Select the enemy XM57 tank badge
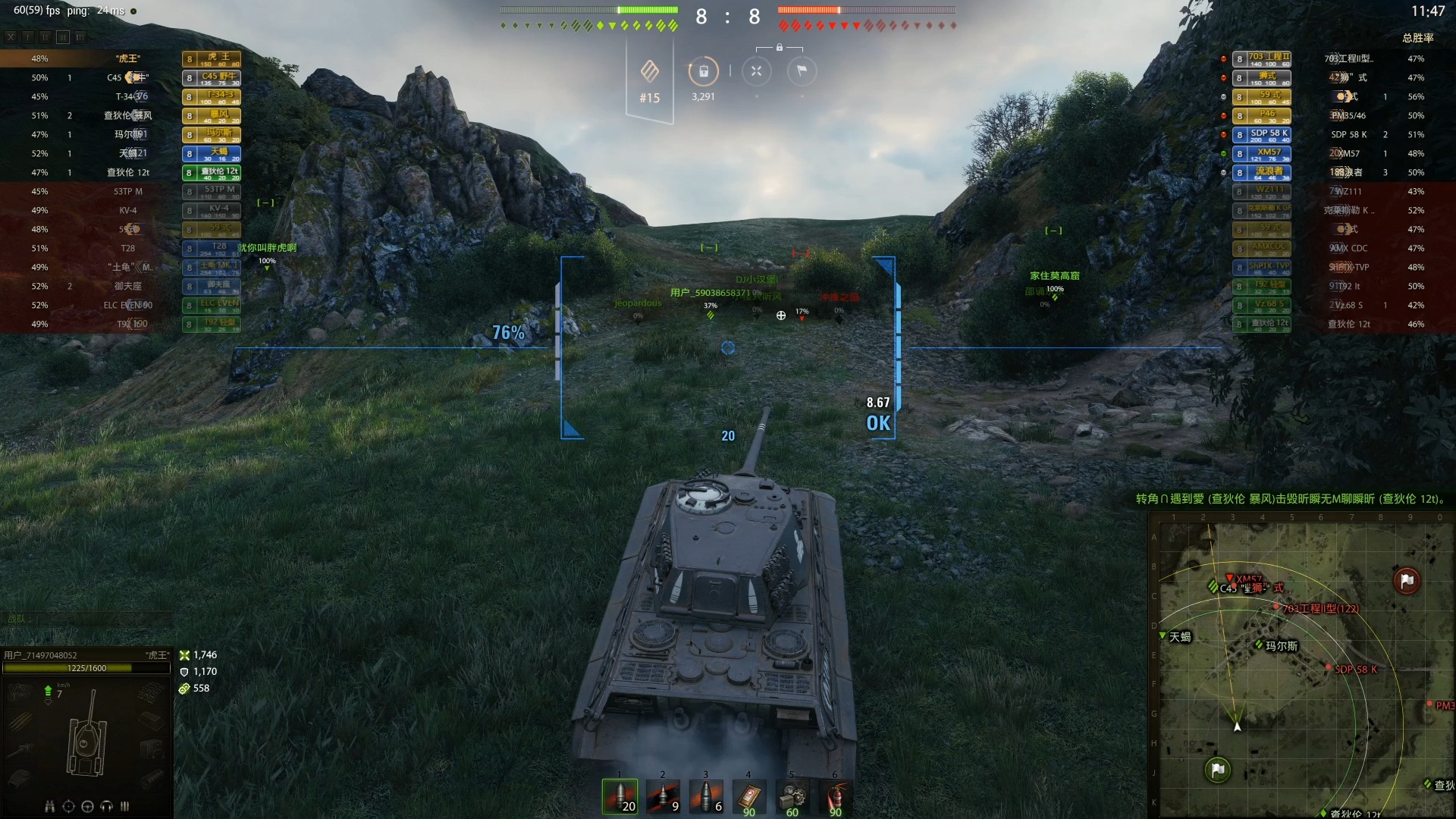The width and height of the screenshot is (1456, 819). (x=1262, y=153)
